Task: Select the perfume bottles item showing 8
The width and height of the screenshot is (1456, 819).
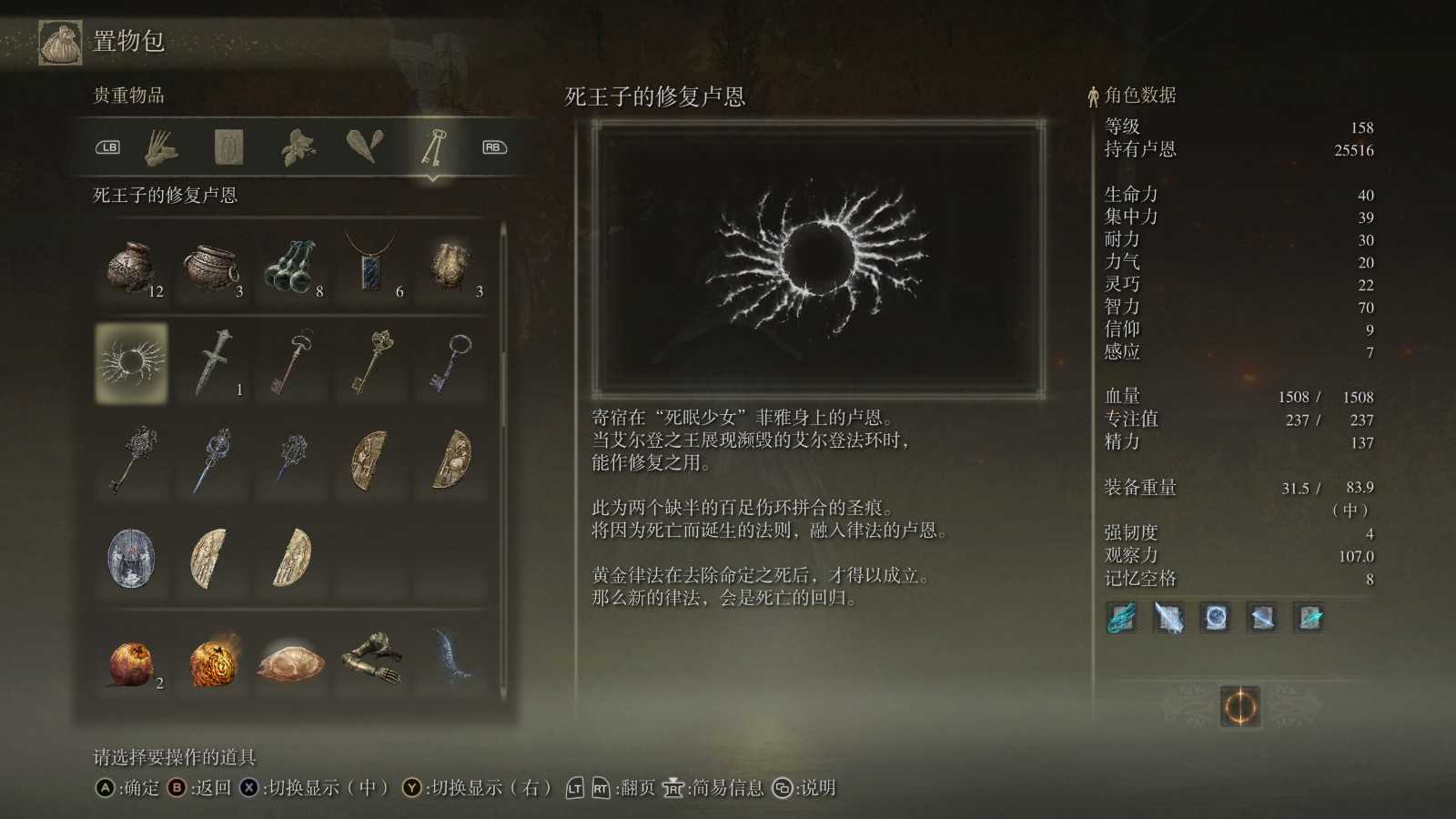Action: [289, 266]
